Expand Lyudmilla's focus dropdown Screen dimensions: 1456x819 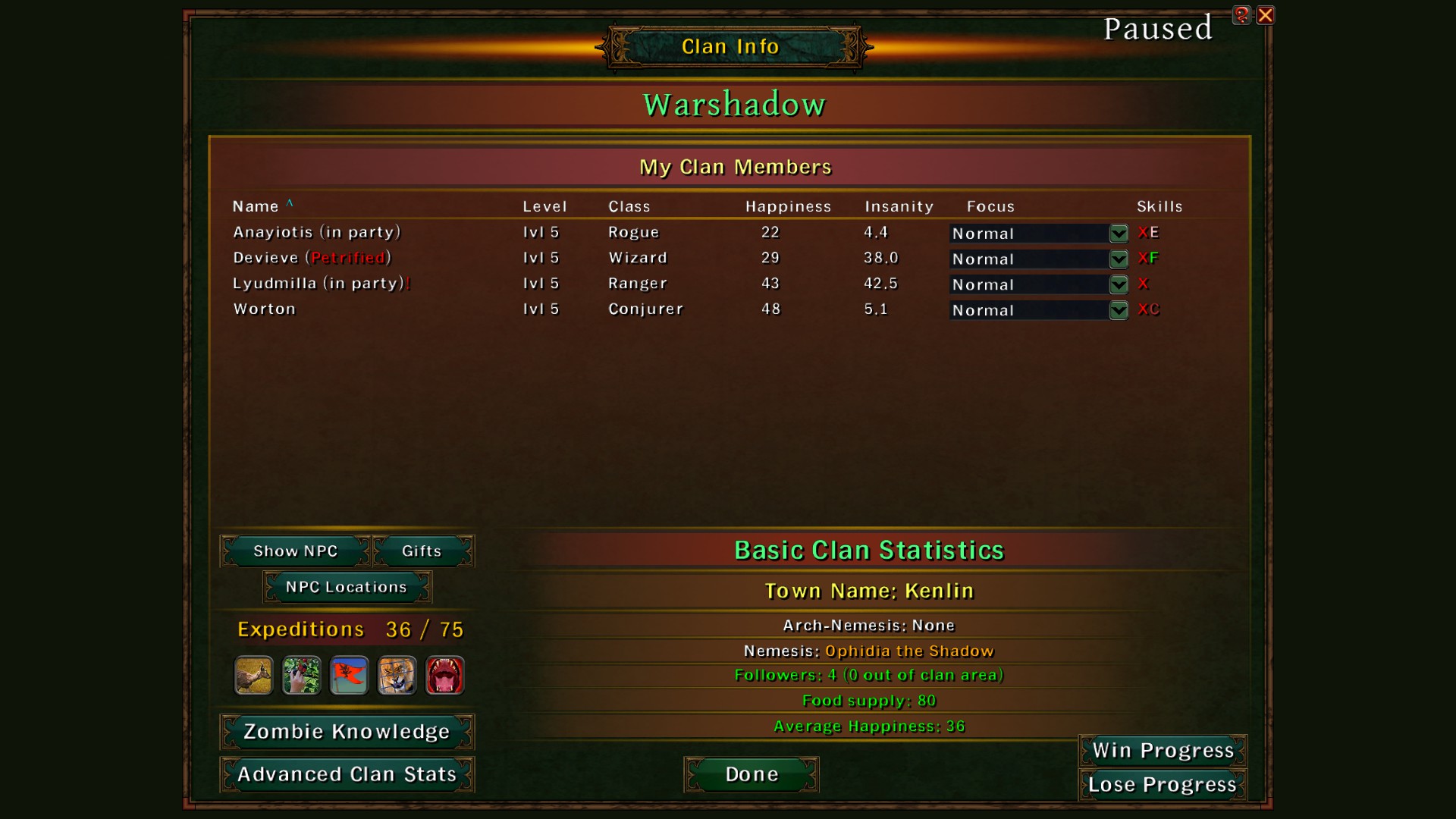coord(1118,285)
